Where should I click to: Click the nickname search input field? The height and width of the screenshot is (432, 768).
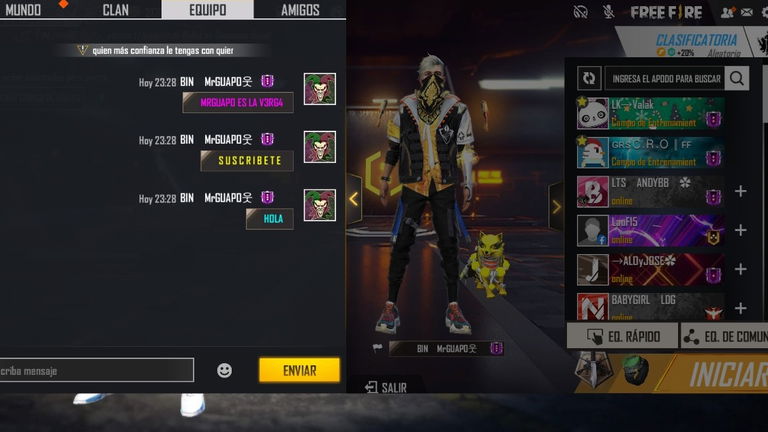pos(664,78)
